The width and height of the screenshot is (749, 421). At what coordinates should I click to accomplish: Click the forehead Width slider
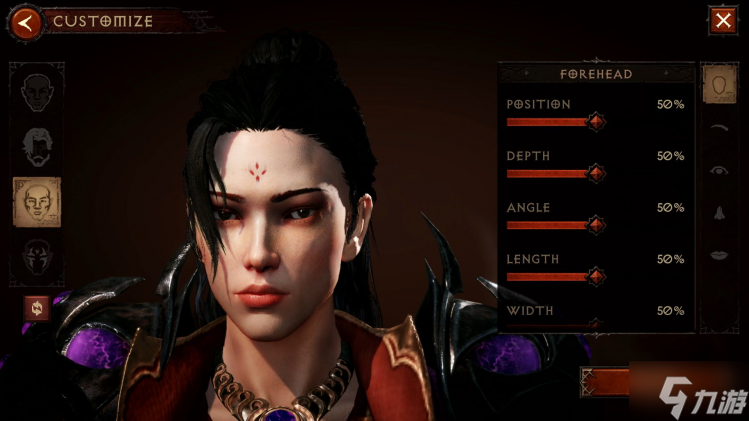click(x=595, y=325)
